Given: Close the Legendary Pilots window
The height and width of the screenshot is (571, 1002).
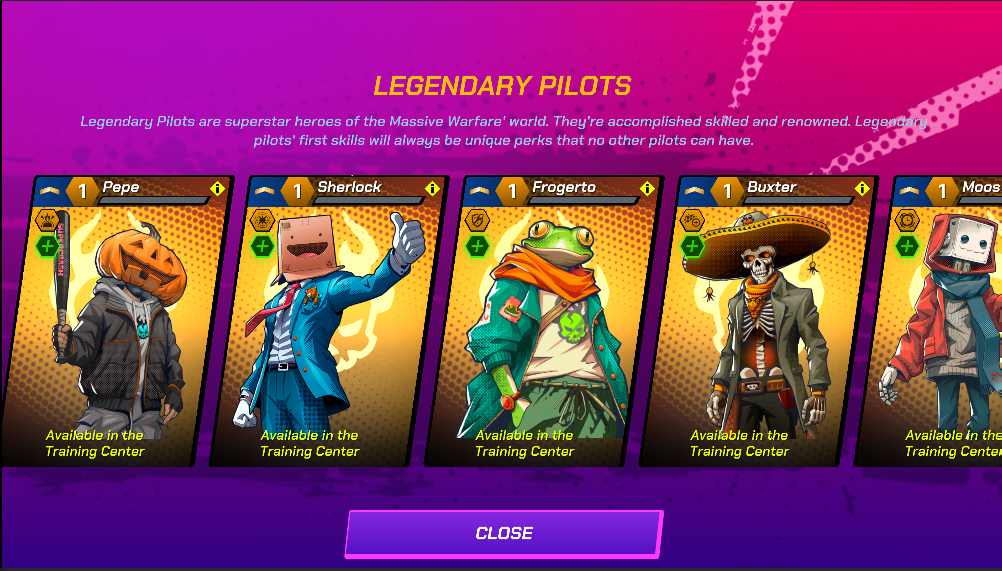Looking at the screenshot, I should (504, 533).
